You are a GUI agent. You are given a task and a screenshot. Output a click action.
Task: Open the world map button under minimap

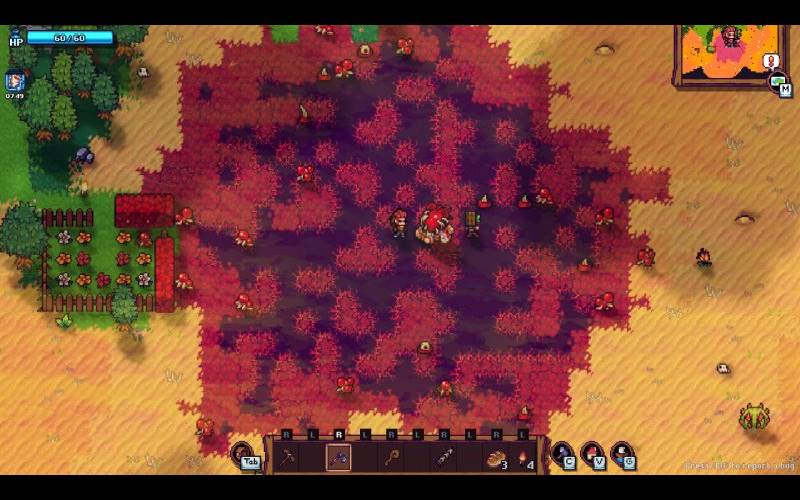(778, 84)
